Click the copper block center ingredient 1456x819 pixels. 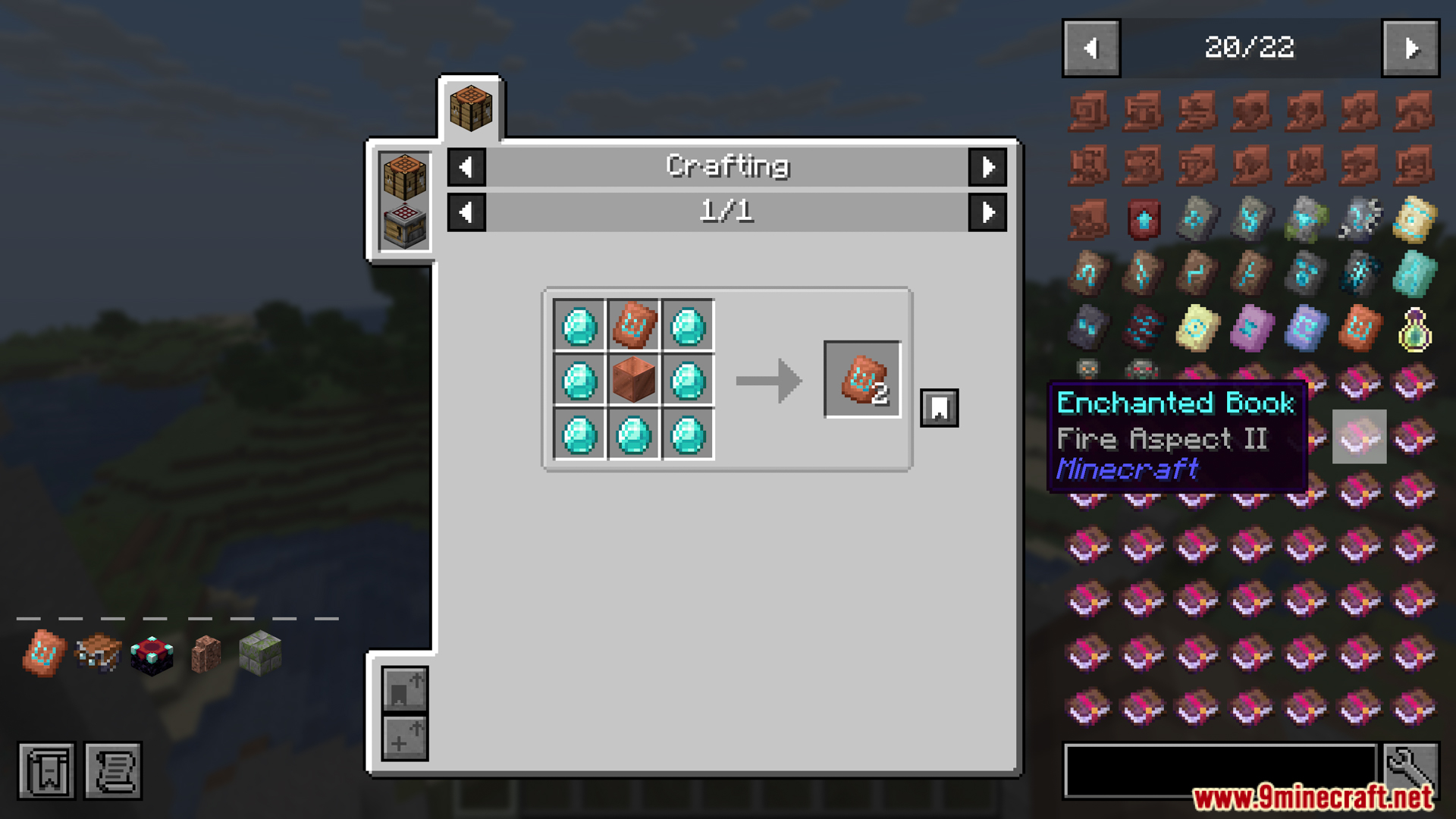tap(633, 381)
